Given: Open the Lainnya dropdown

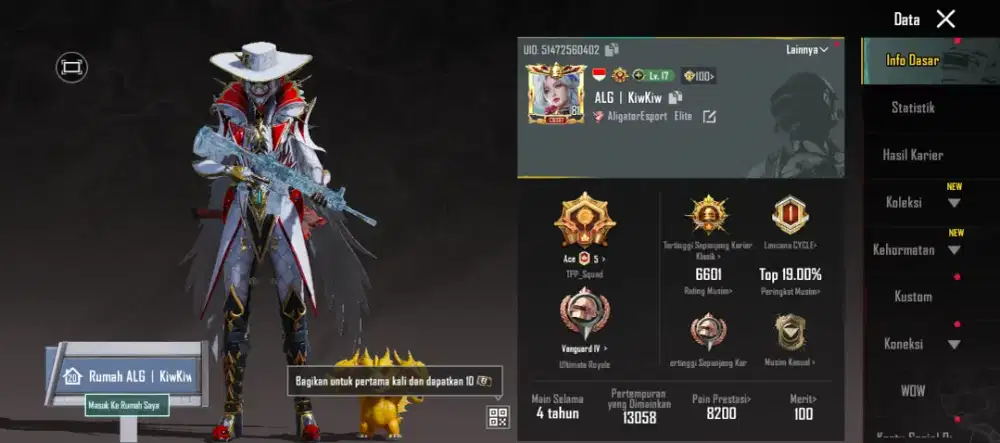Looking at the screenshot, I should point(807,50).
